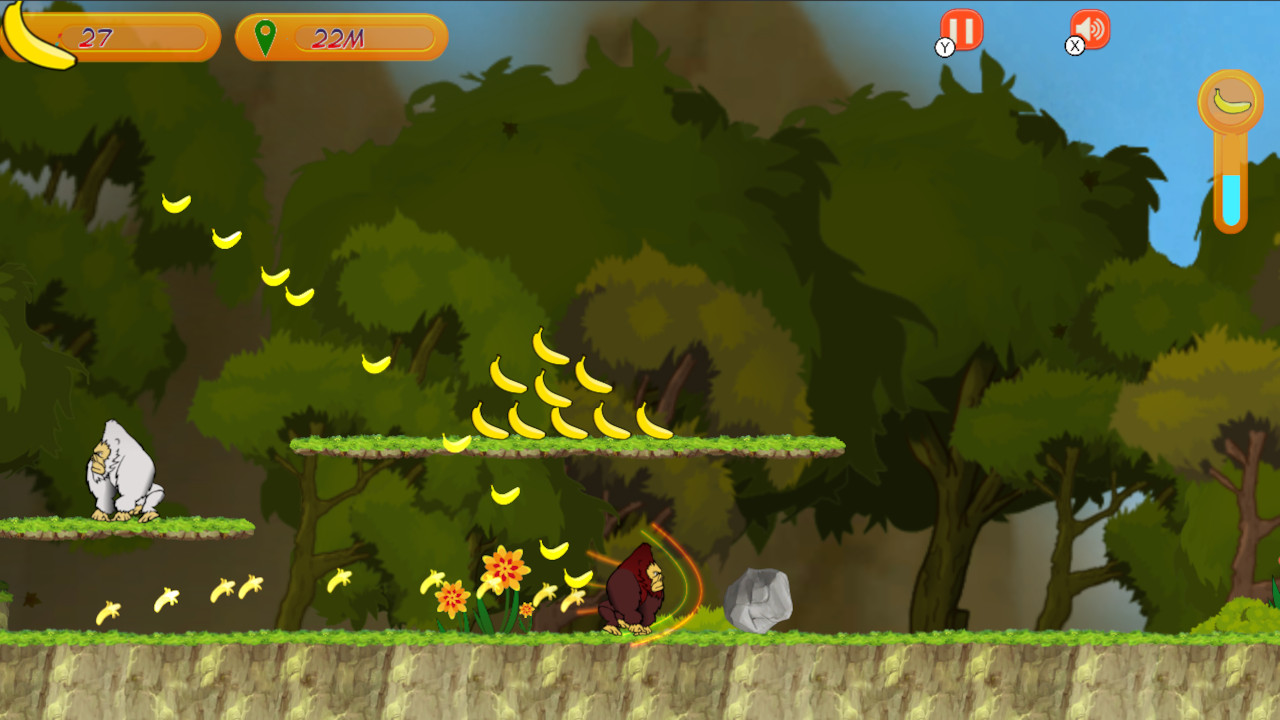Image resolution: width=1280 pixels, height=720 pixels.
Task: Click the speaker sound icon
Action: click(1092, 31)
